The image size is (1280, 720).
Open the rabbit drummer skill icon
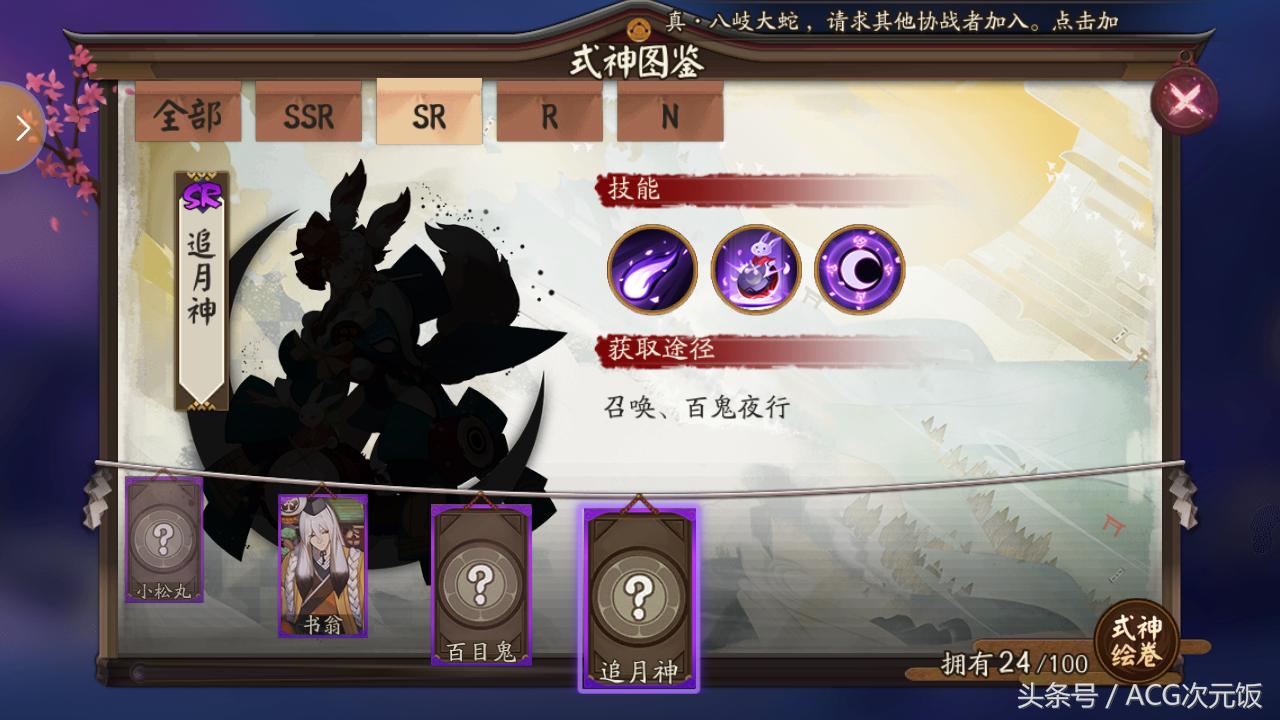[757, 270]
